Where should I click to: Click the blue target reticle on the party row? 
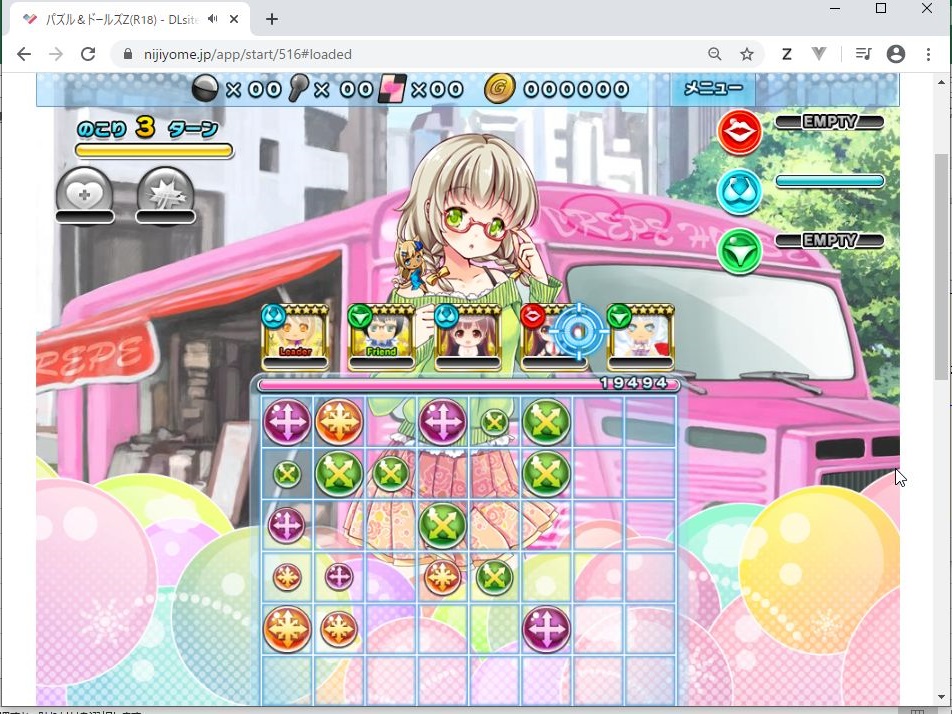(x=578, y=331)
